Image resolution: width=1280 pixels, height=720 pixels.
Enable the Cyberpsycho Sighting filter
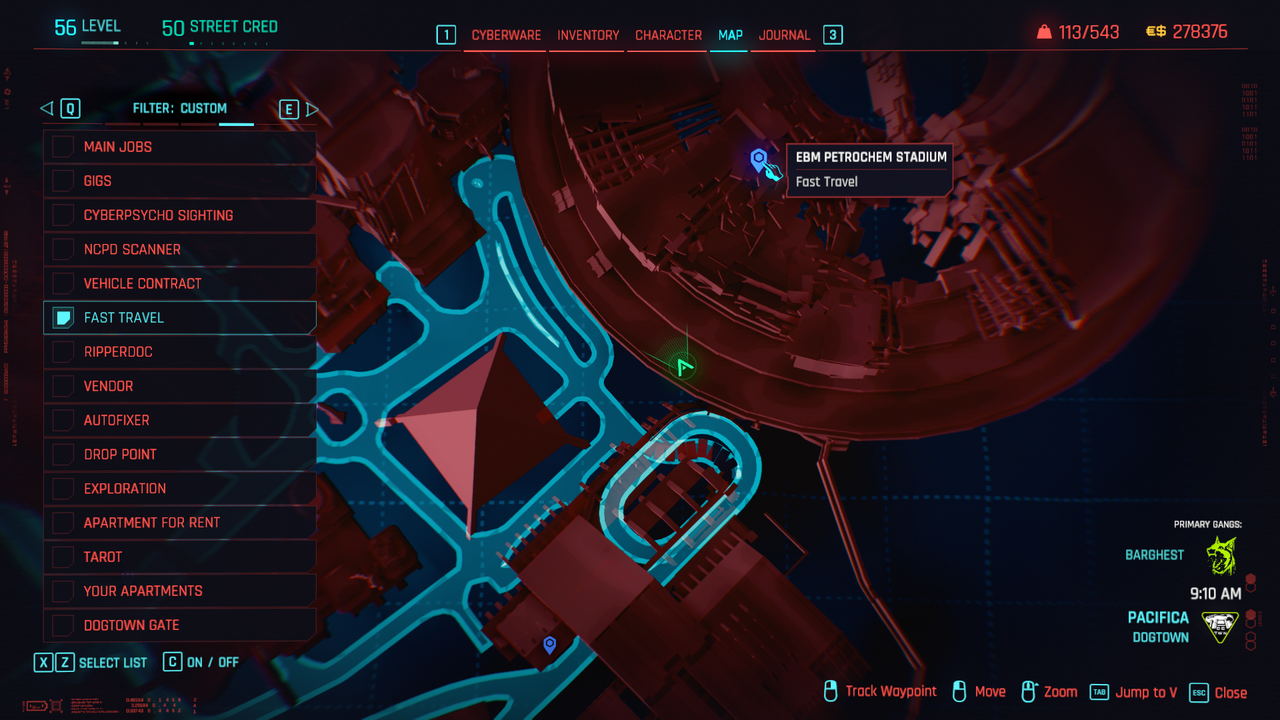[63, 215]
